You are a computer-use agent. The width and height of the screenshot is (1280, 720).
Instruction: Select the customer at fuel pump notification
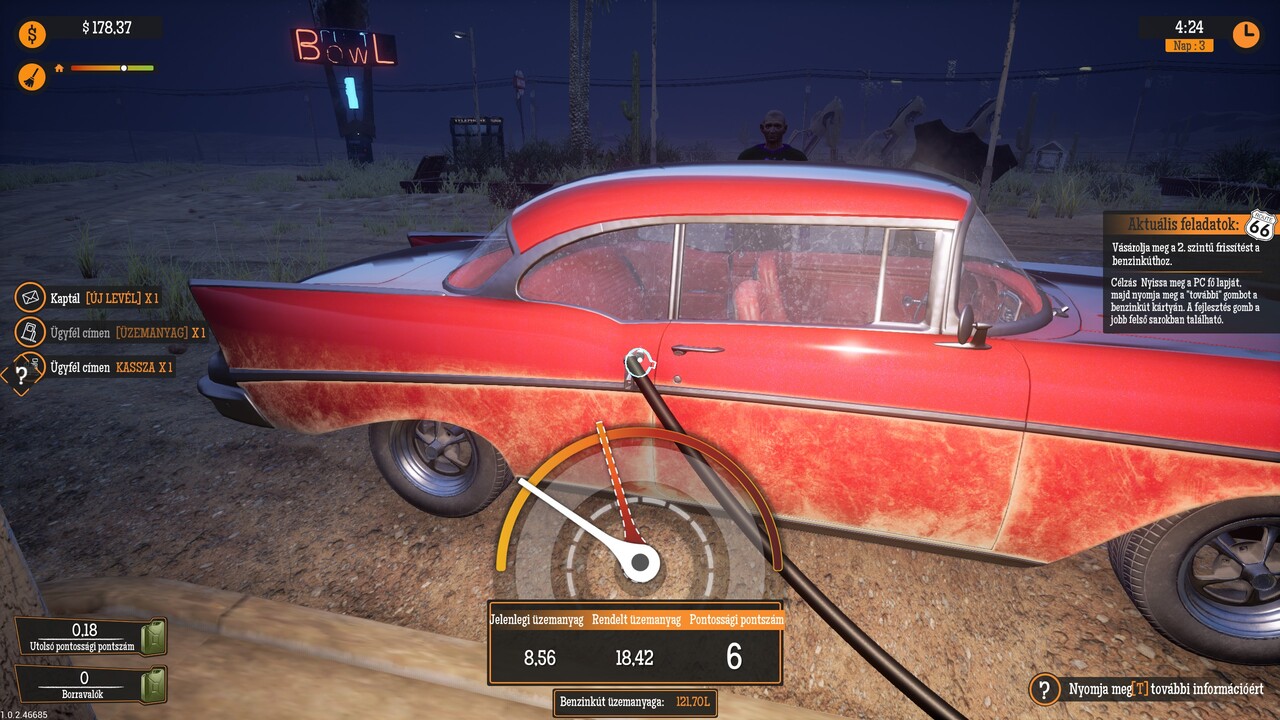[x=112, y=332]
